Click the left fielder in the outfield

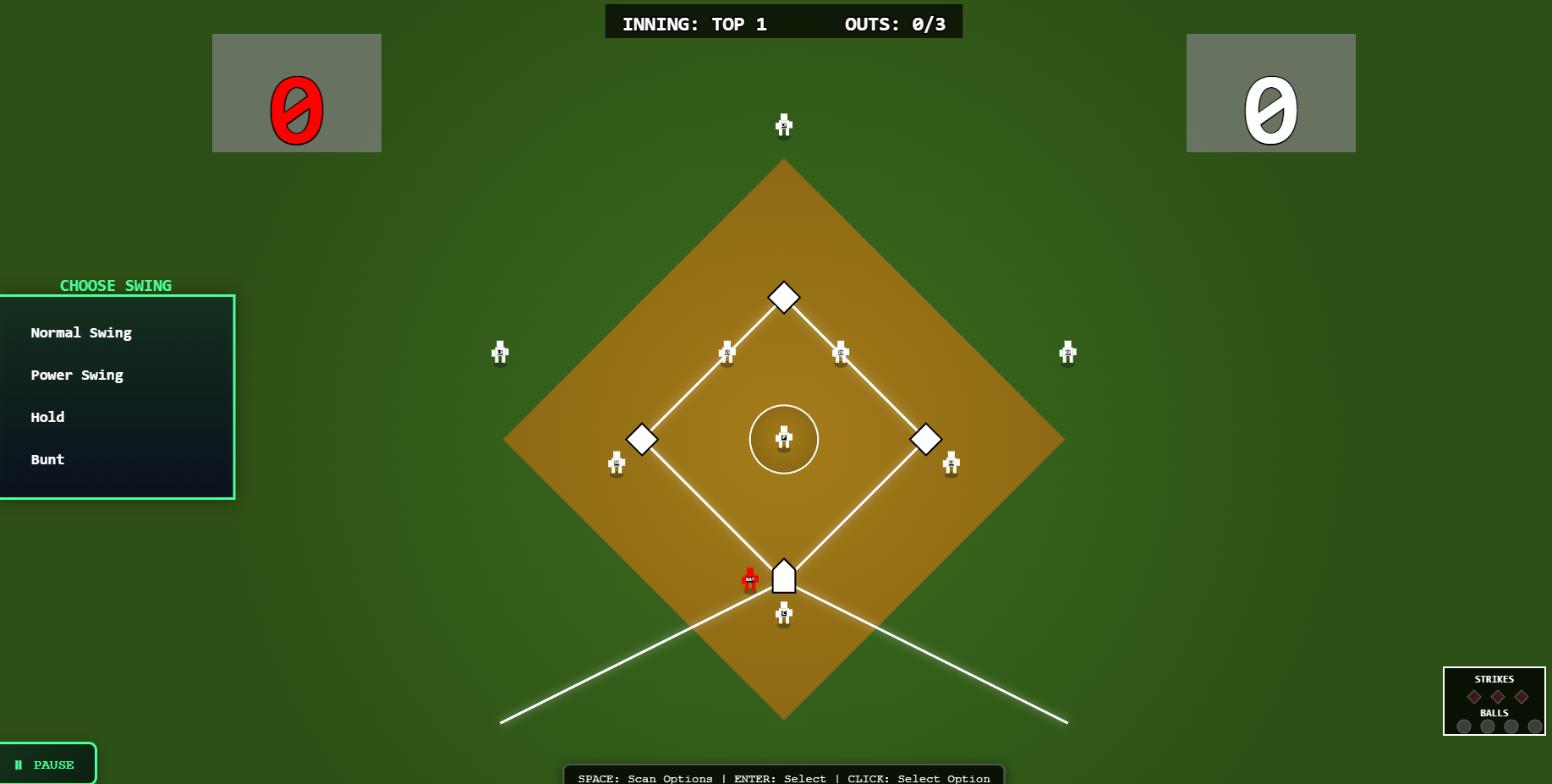[499, 353]
